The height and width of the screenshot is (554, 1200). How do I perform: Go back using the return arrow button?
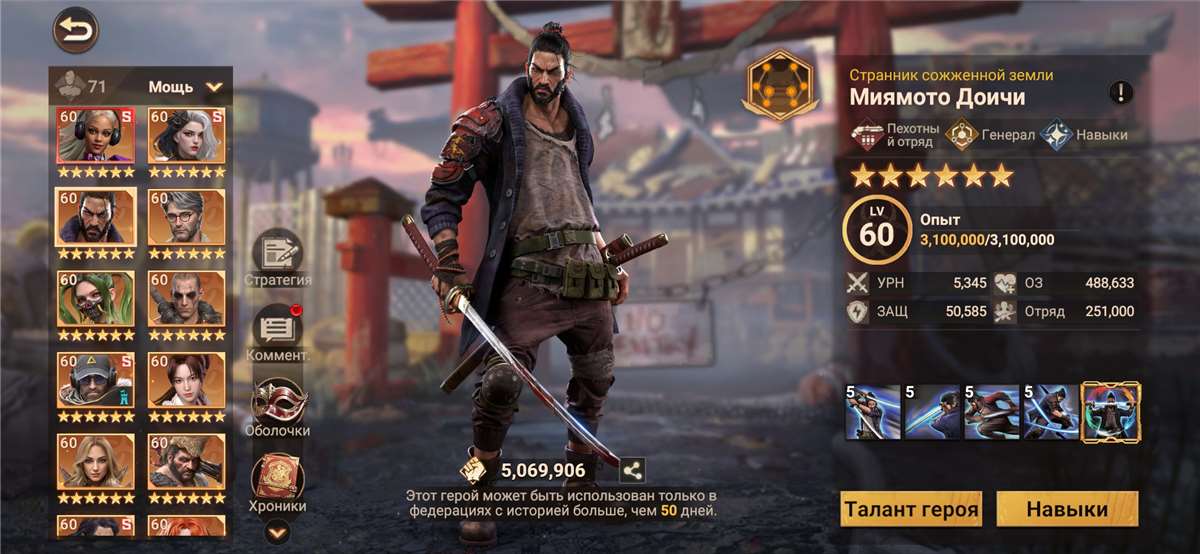(76, 30)
